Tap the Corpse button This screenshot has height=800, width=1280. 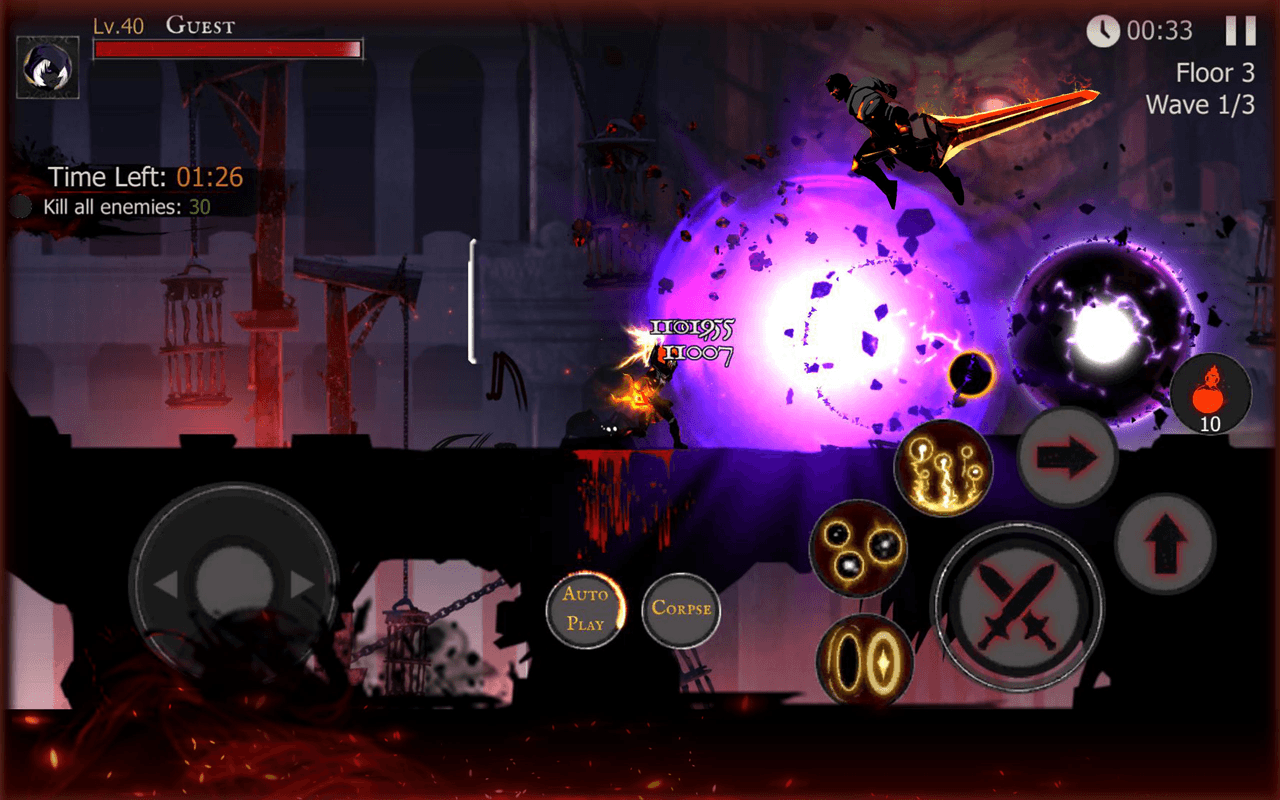coord(681,608)
